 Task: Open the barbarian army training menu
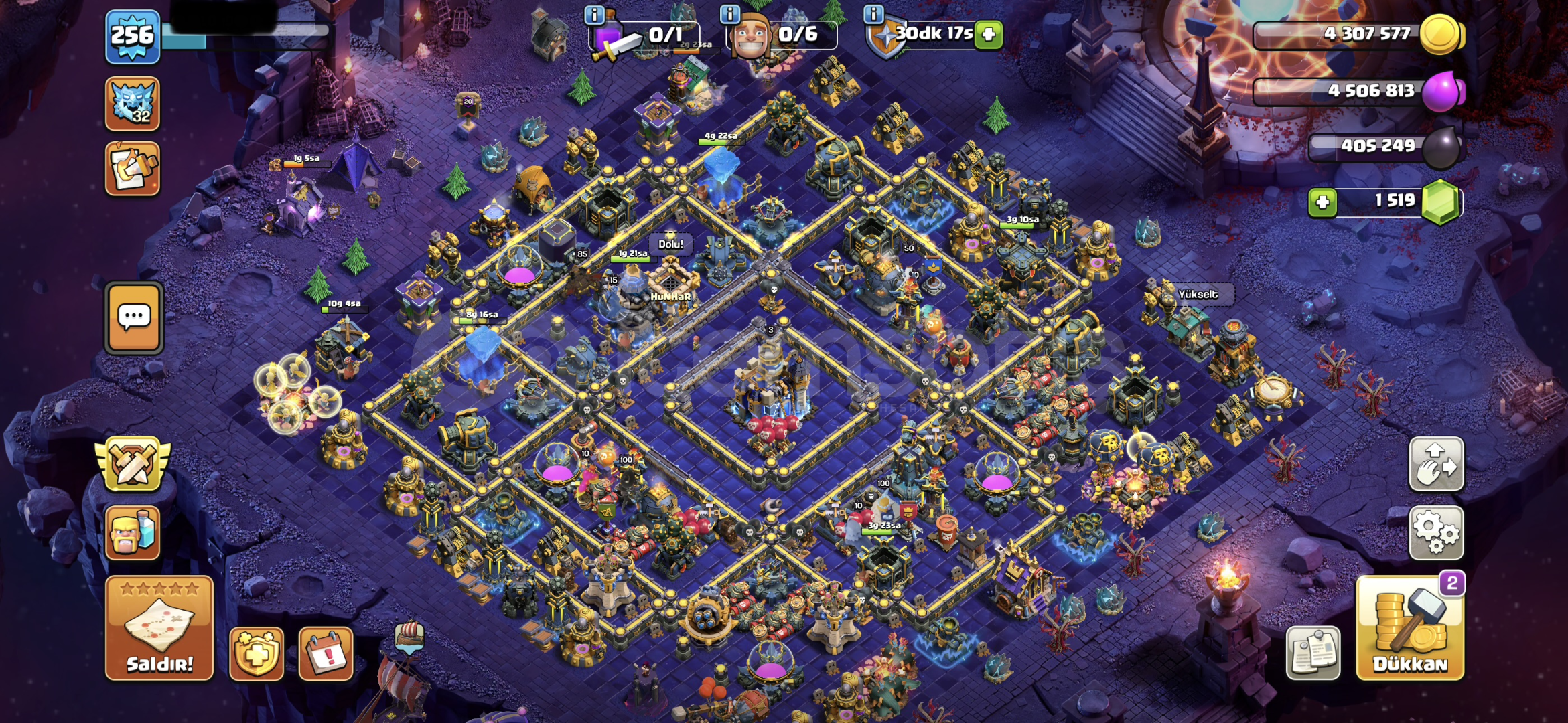(133, 532)
